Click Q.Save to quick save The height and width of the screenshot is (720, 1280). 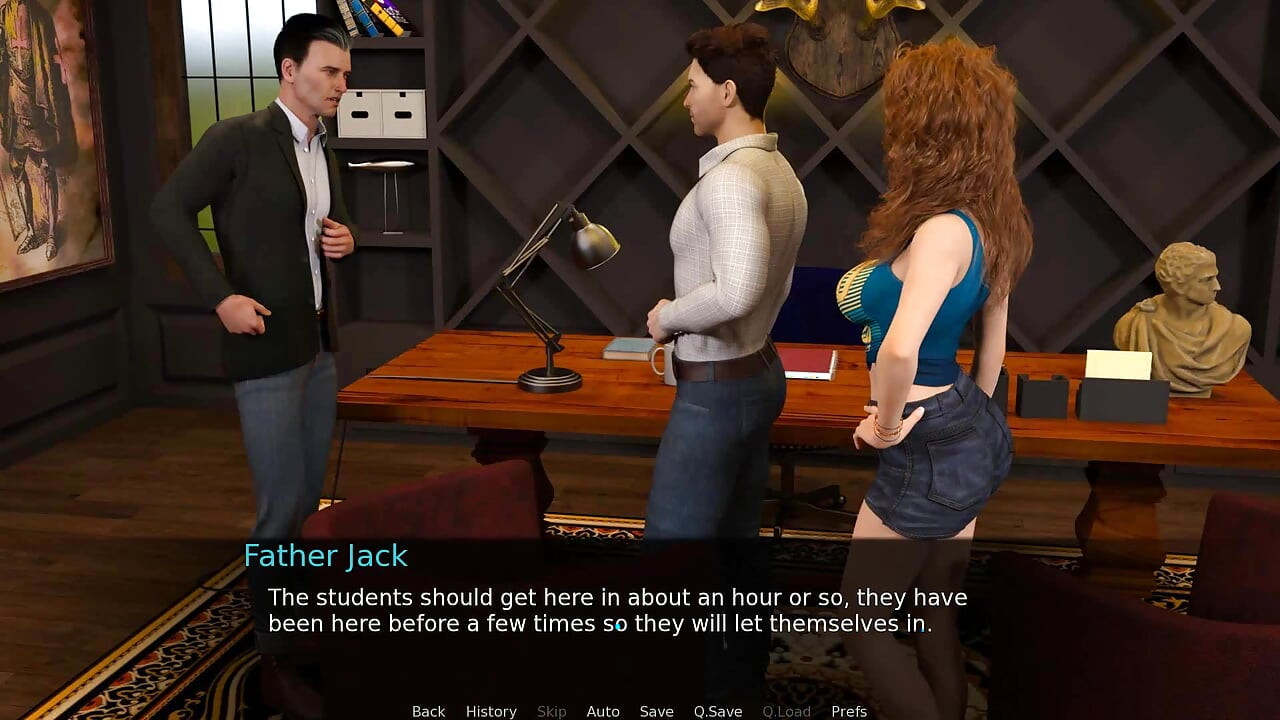[718, 711]
